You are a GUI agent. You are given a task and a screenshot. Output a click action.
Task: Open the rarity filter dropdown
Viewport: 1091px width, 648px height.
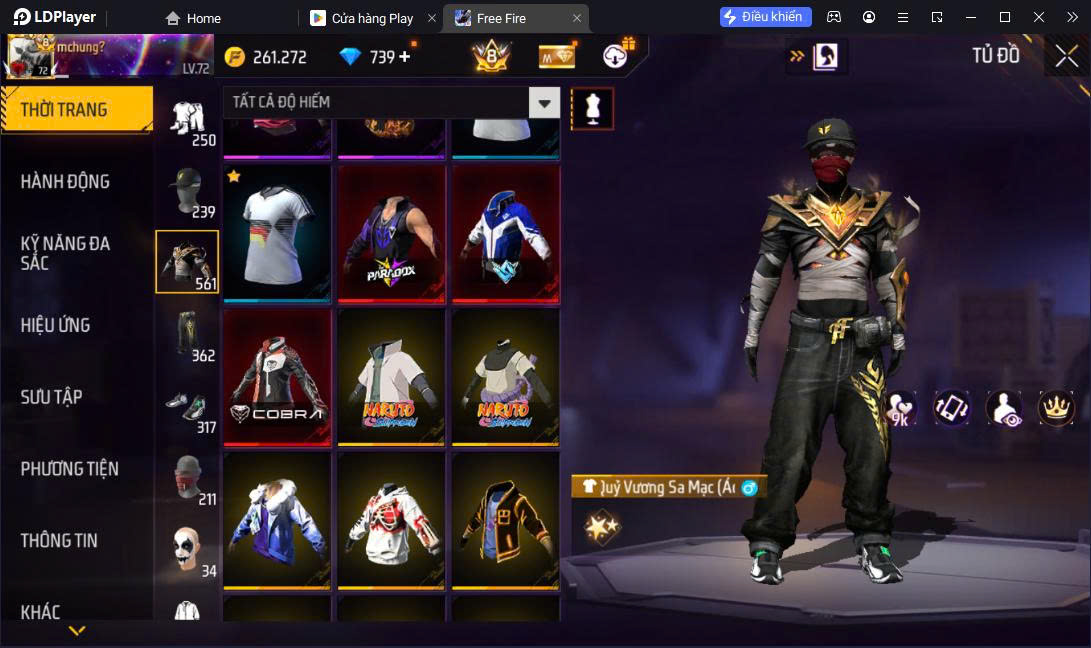[x=544, y=102]
